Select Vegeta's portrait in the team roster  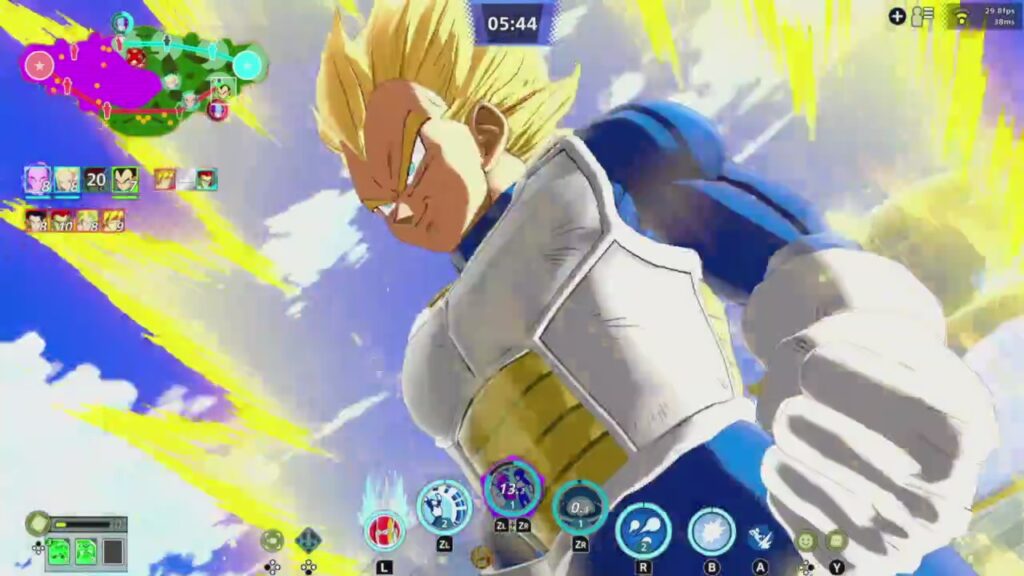click(x=125, y=180)
